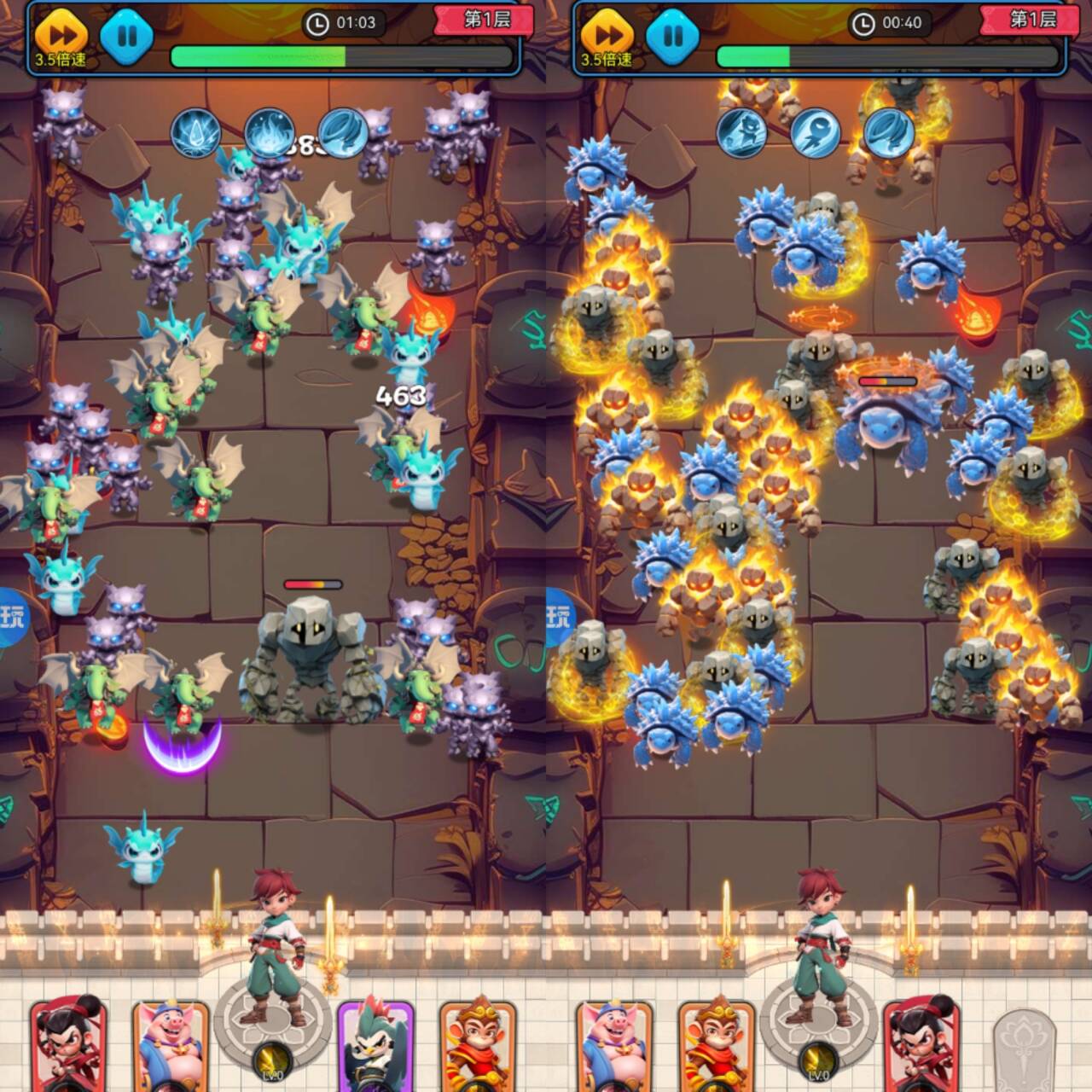
Task: Pause the battle in the right game panel
Action: pos(673,37)
